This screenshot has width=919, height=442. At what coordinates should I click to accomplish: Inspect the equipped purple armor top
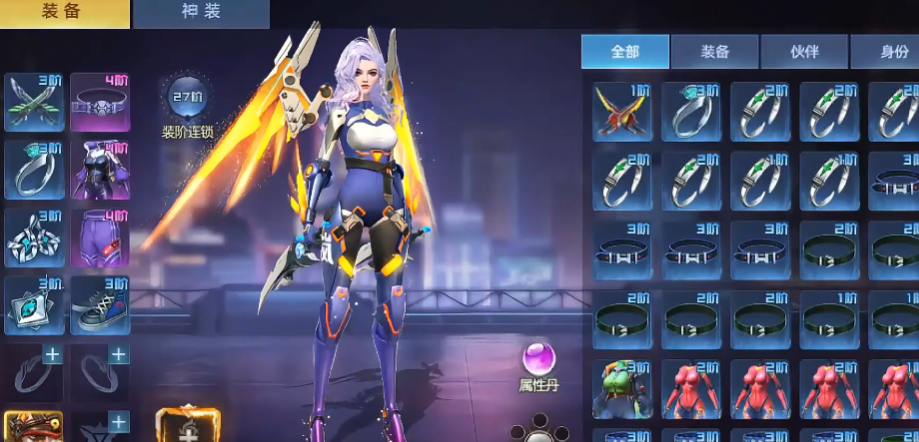(100, 170)
